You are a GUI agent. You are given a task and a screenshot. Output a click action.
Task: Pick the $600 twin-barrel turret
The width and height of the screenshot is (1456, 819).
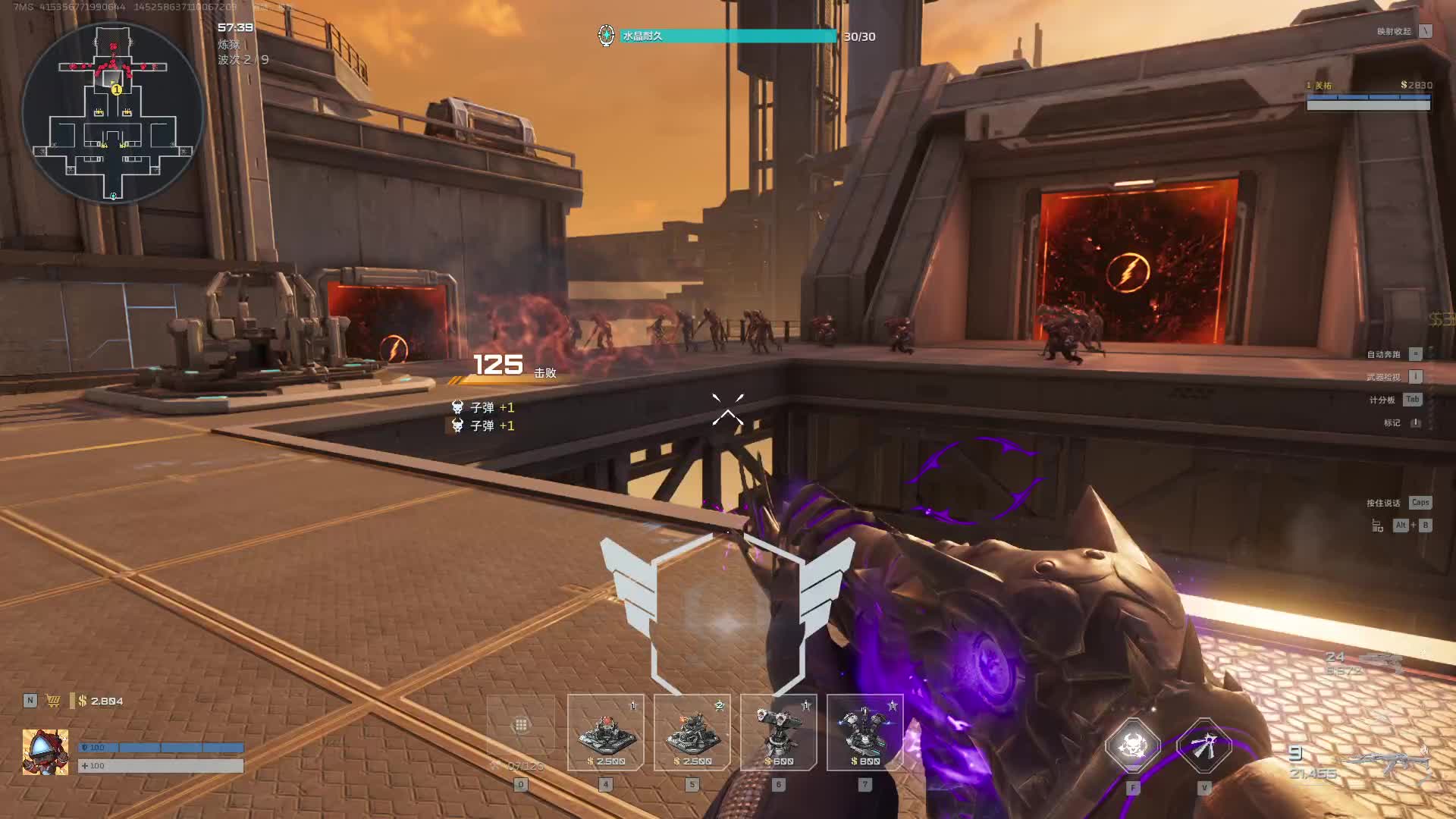coord(778,733)
